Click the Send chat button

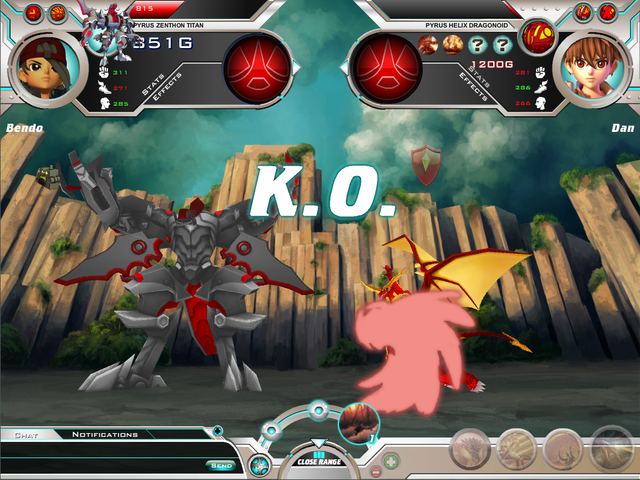point(219,465)
